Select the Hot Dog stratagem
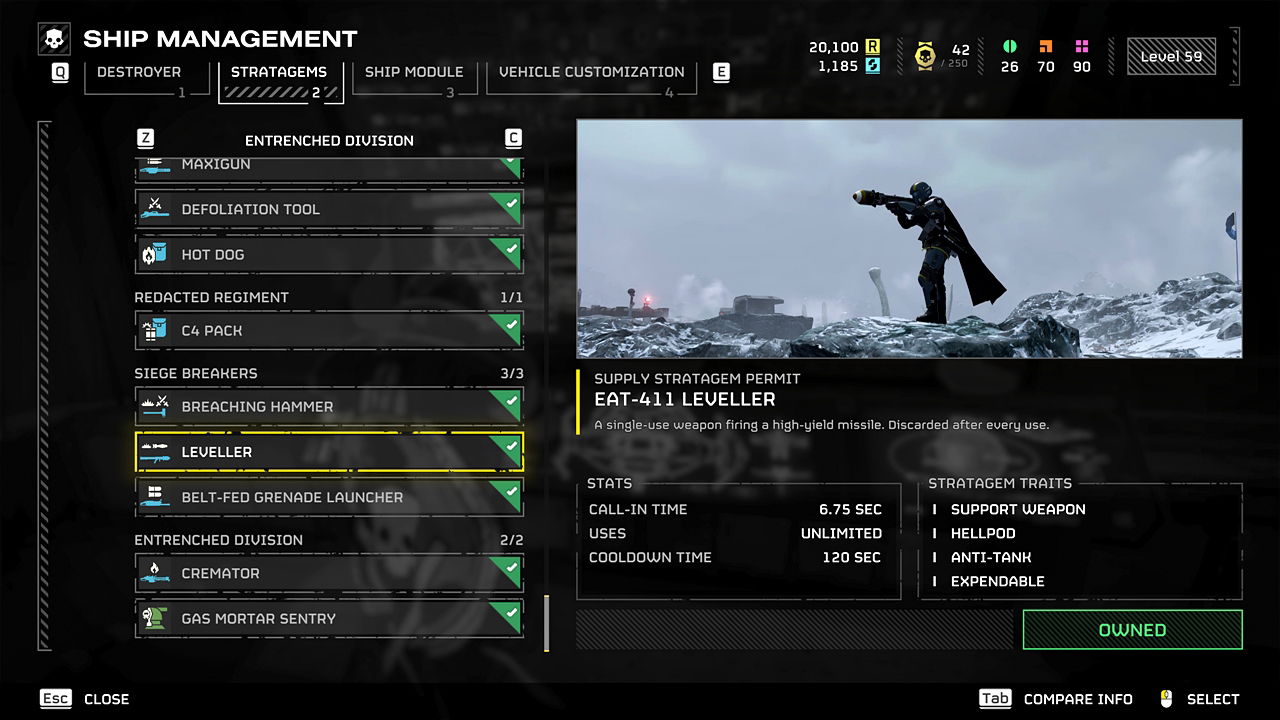 [329, 254]
